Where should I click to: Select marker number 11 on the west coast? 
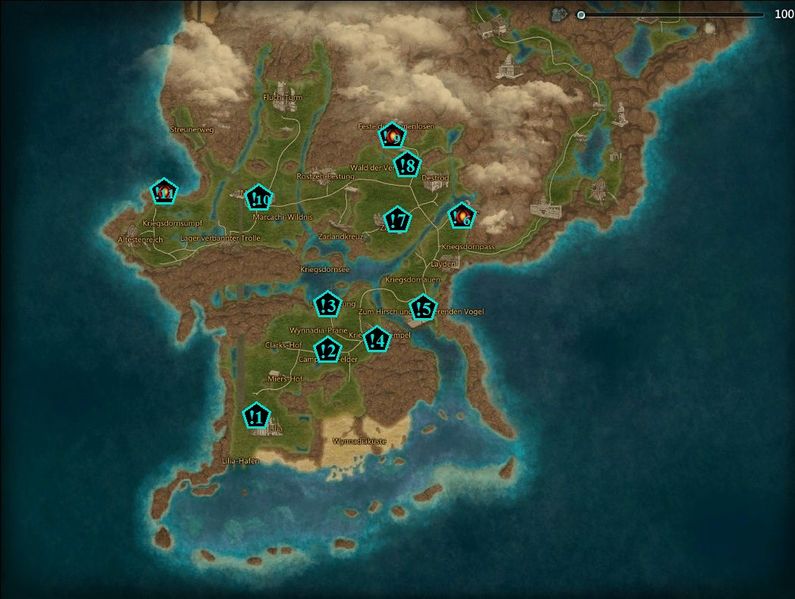click(x=164, y=191)
